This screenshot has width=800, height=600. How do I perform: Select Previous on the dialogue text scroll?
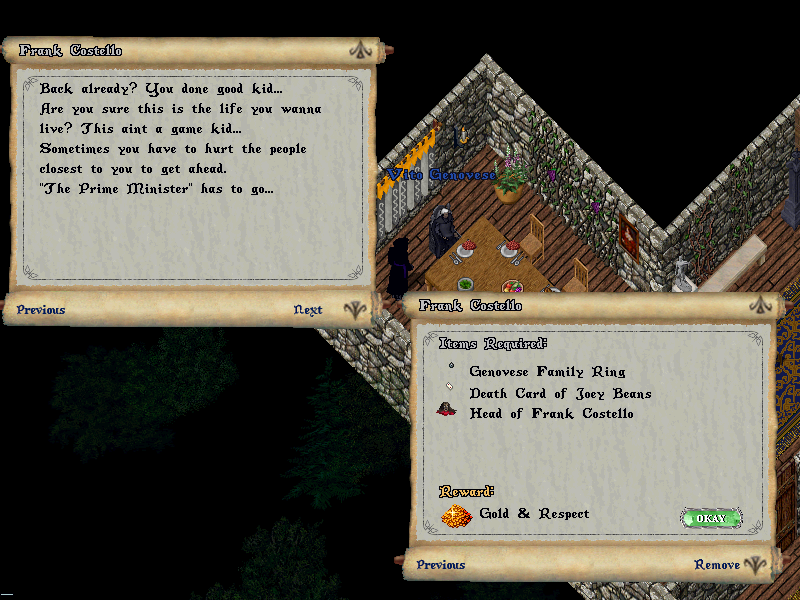[x=41, y=310]
